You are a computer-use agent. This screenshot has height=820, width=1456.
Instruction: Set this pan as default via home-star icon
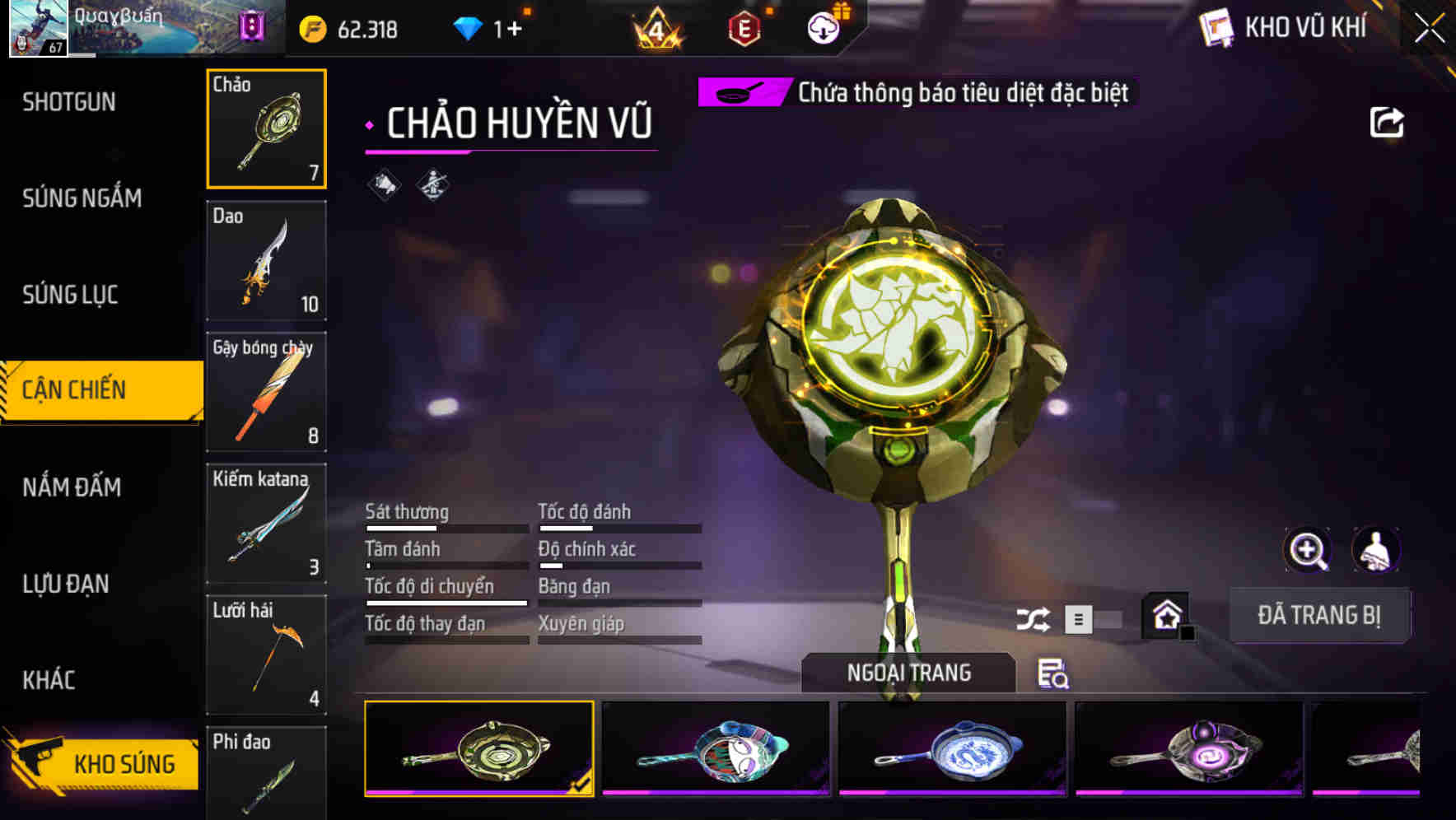tap(1166, 614)
